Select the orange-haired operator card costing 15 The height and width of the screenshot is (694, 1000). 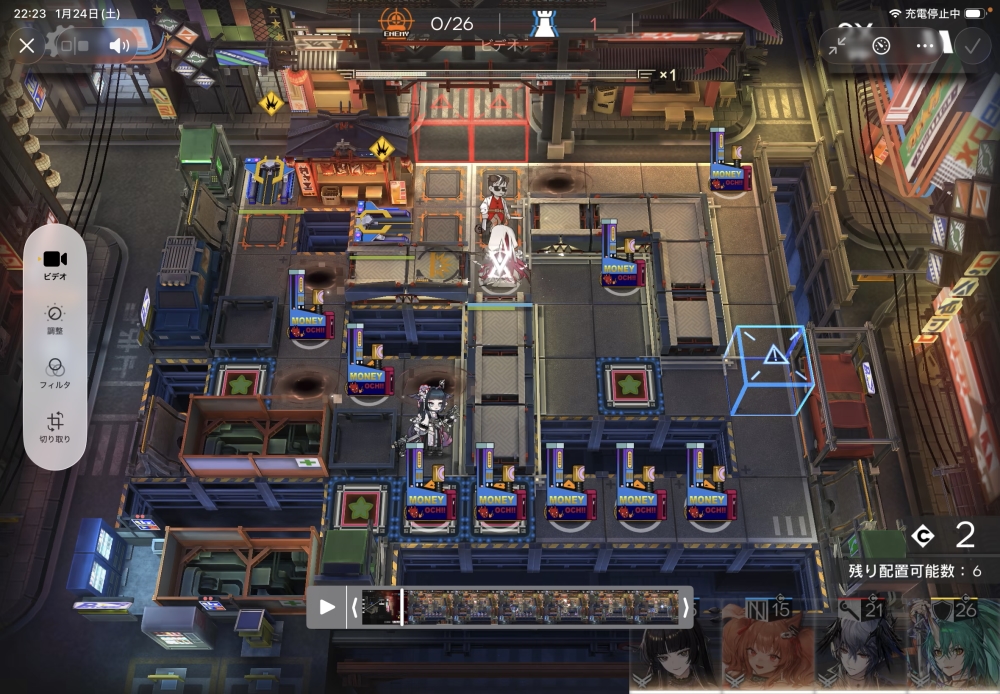pyautogui.click(x=766, y=650)
